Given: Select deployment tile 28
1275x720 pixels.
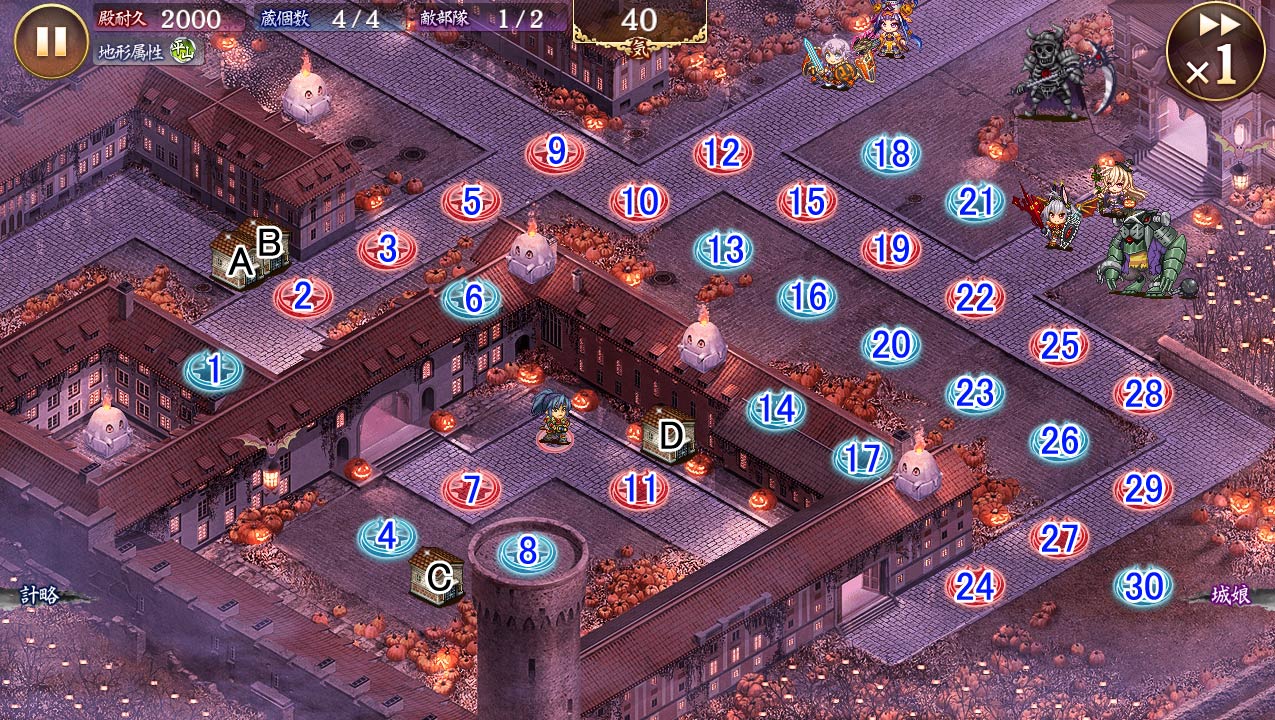Looking at the screenshot, I should 1143,394.
